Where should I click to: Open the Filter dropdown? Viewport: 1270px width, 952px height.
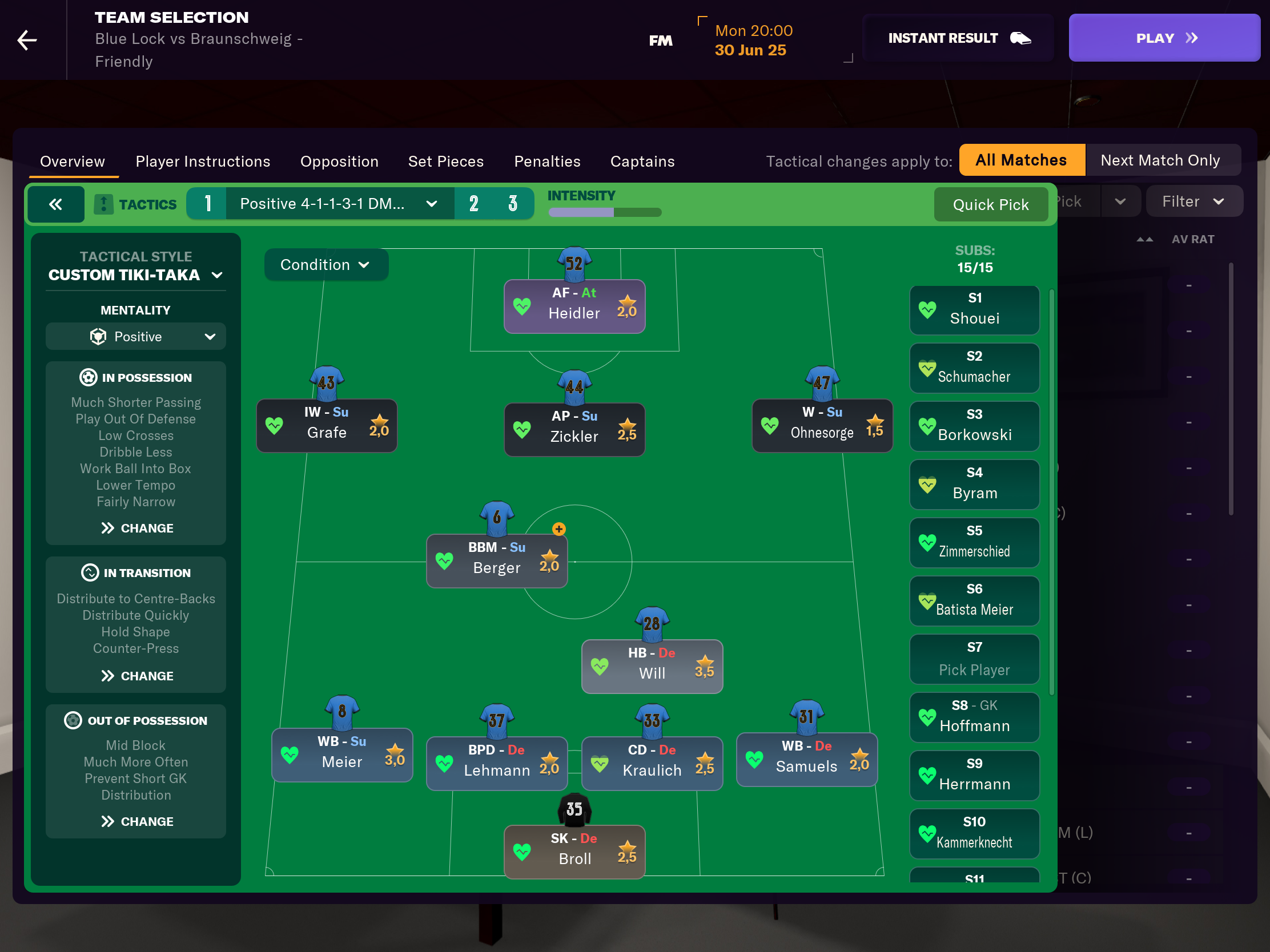coord(1194,201)
